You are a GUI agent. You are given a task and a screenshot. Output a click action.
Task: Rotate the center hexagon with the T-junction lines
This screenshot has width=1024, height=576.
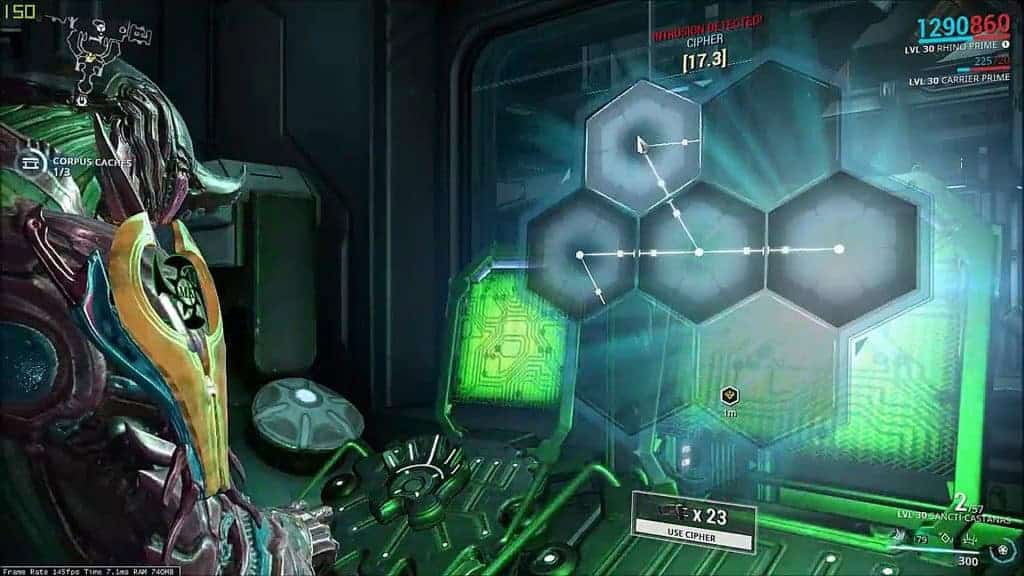pyautogui.click(x=700, y=251)
